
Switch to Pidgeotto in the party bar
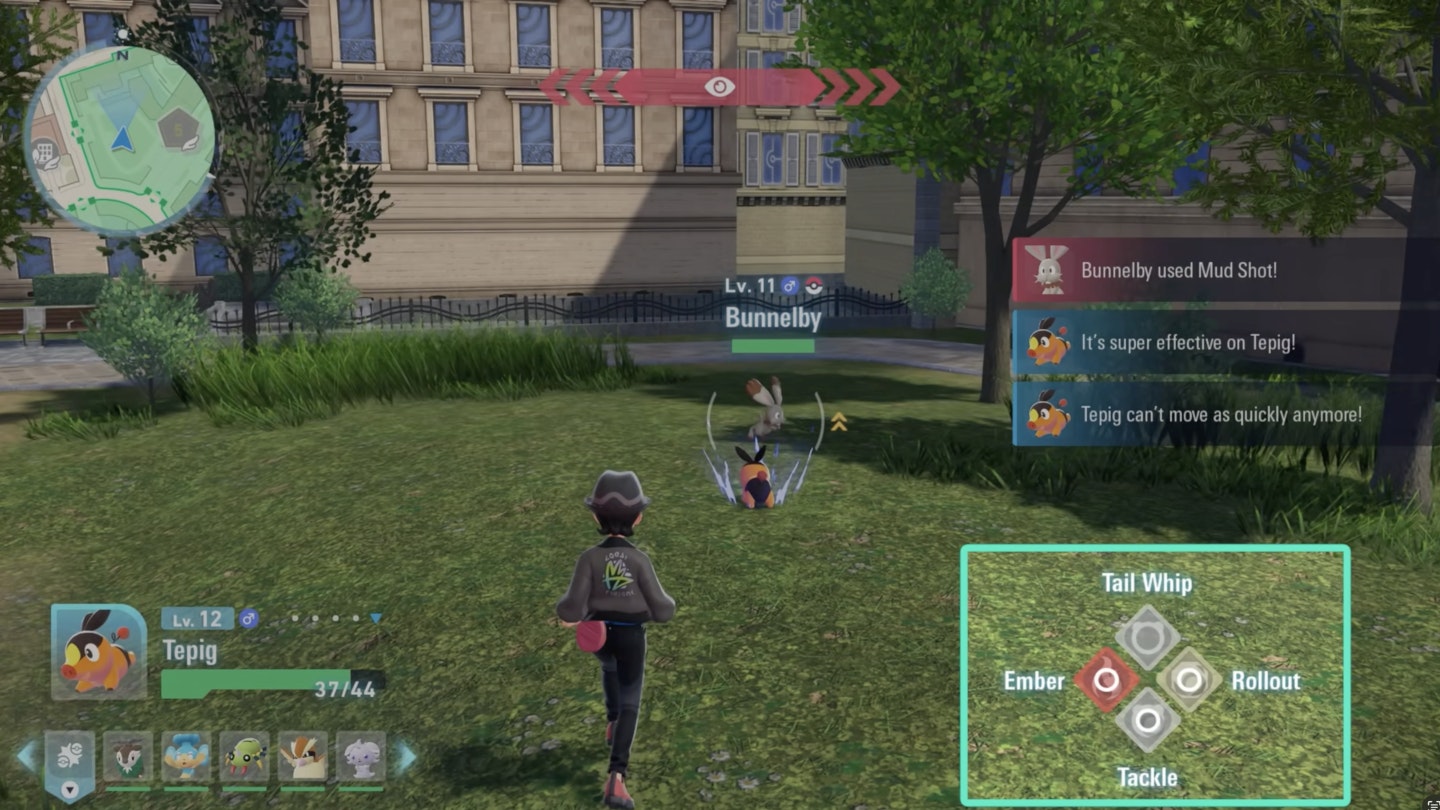[302, 757]
